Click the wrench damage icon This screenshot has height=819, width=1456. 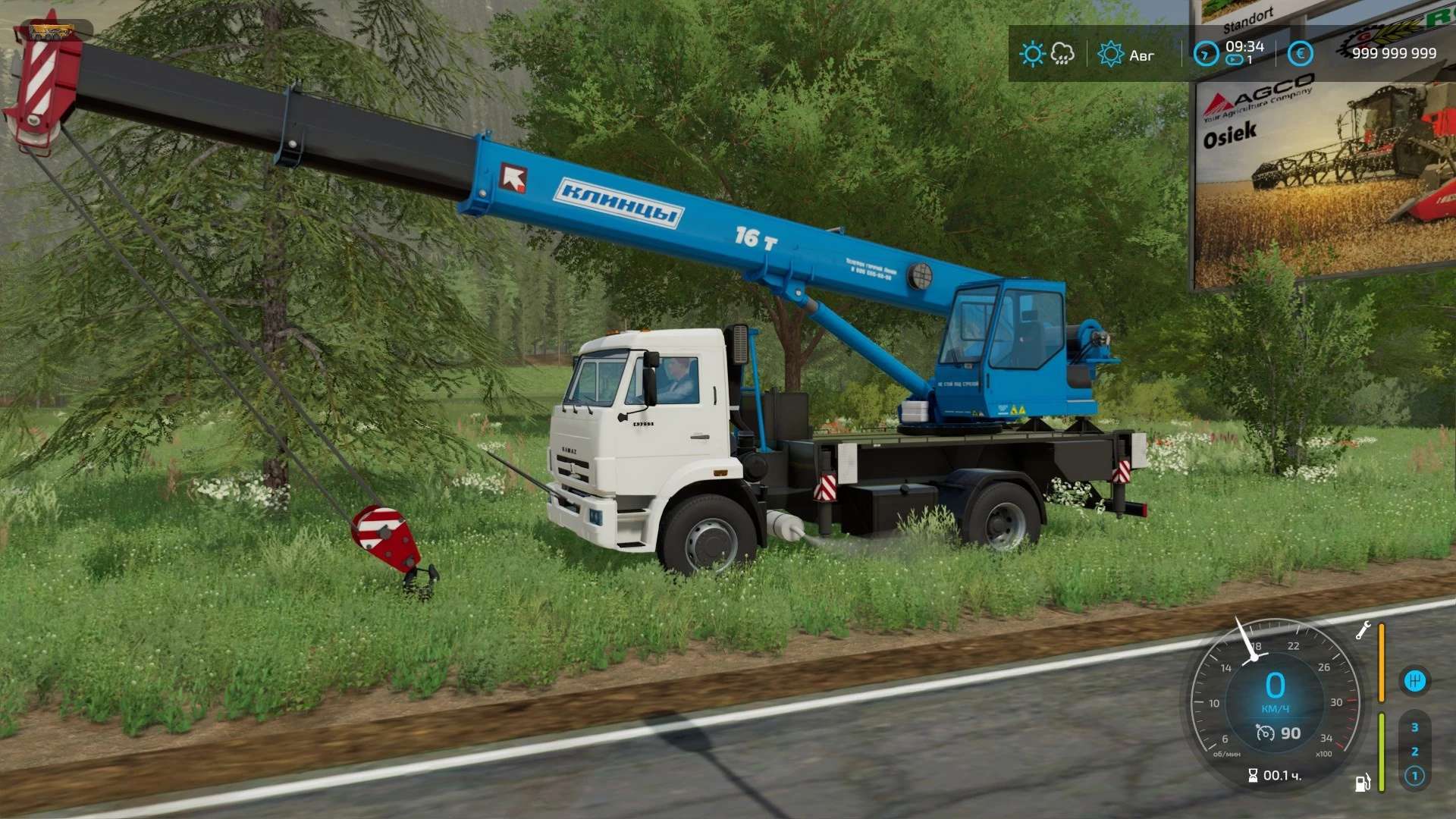tap(1363, 630)
